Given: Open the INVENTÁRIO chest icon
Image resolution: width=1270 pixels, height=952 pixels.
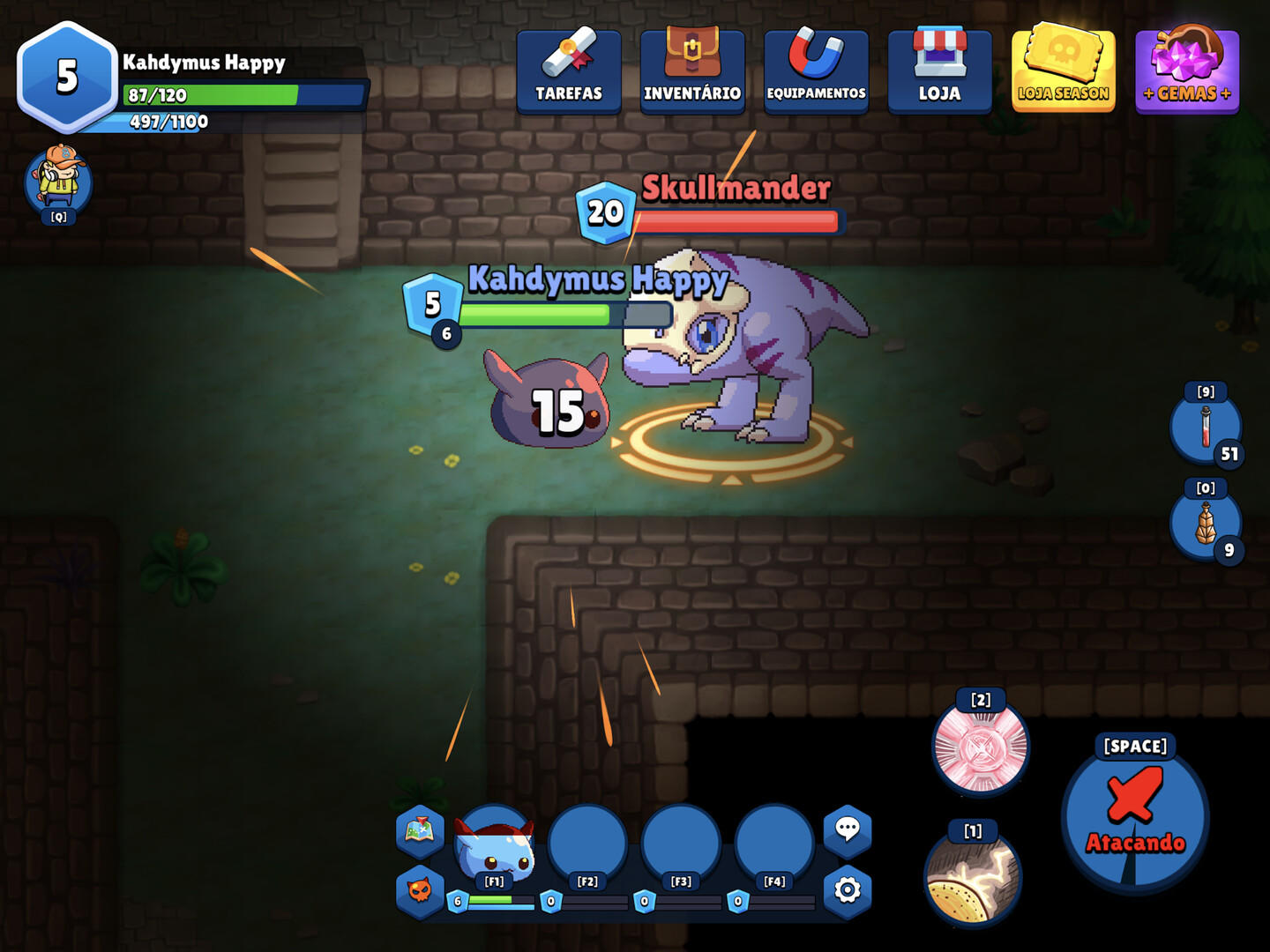Looking at the screenshot, I should [x=692, y=71].
